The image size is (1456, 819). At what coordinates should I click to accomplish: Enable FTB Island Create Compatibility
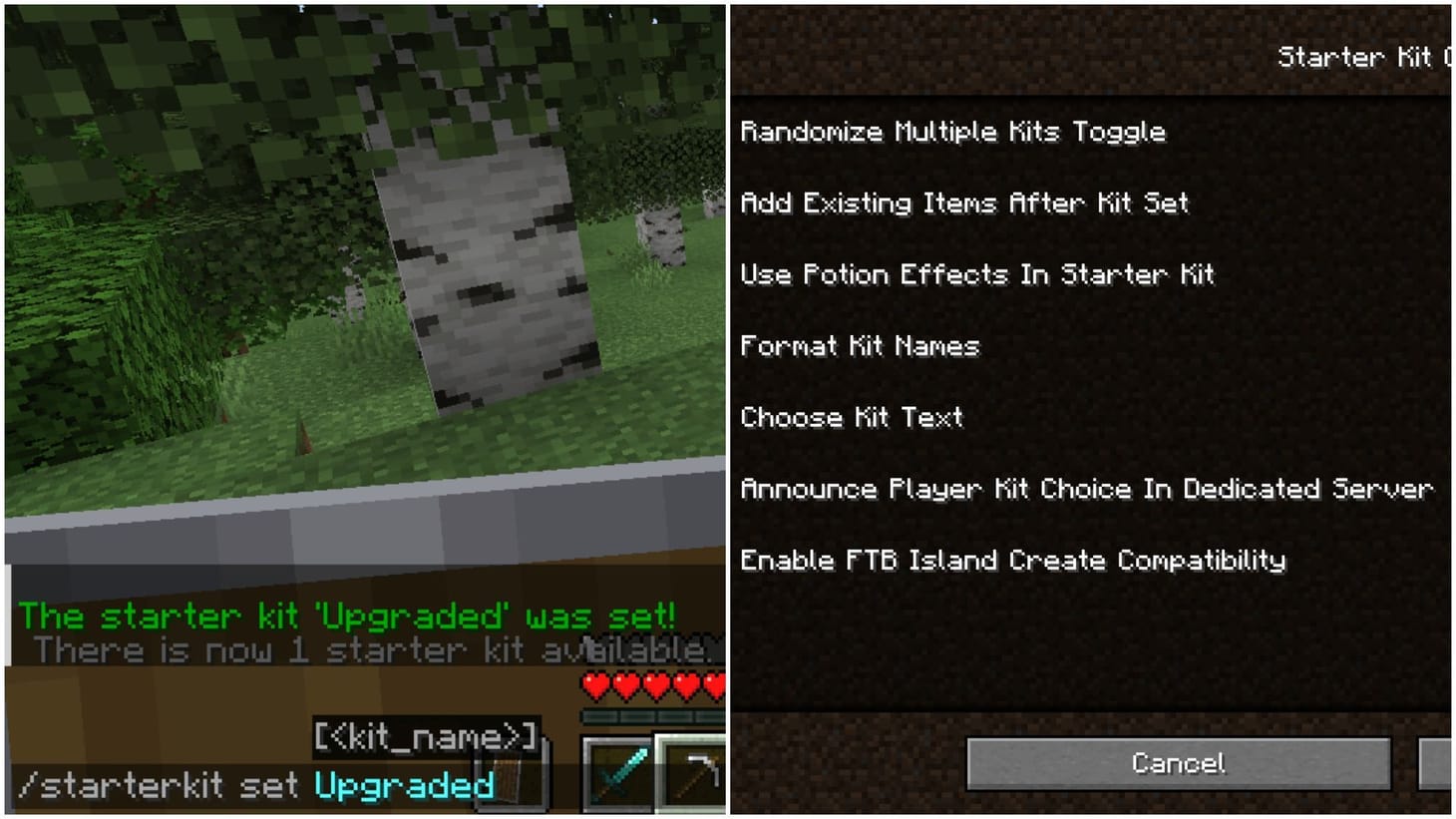tap(1014, 561)
